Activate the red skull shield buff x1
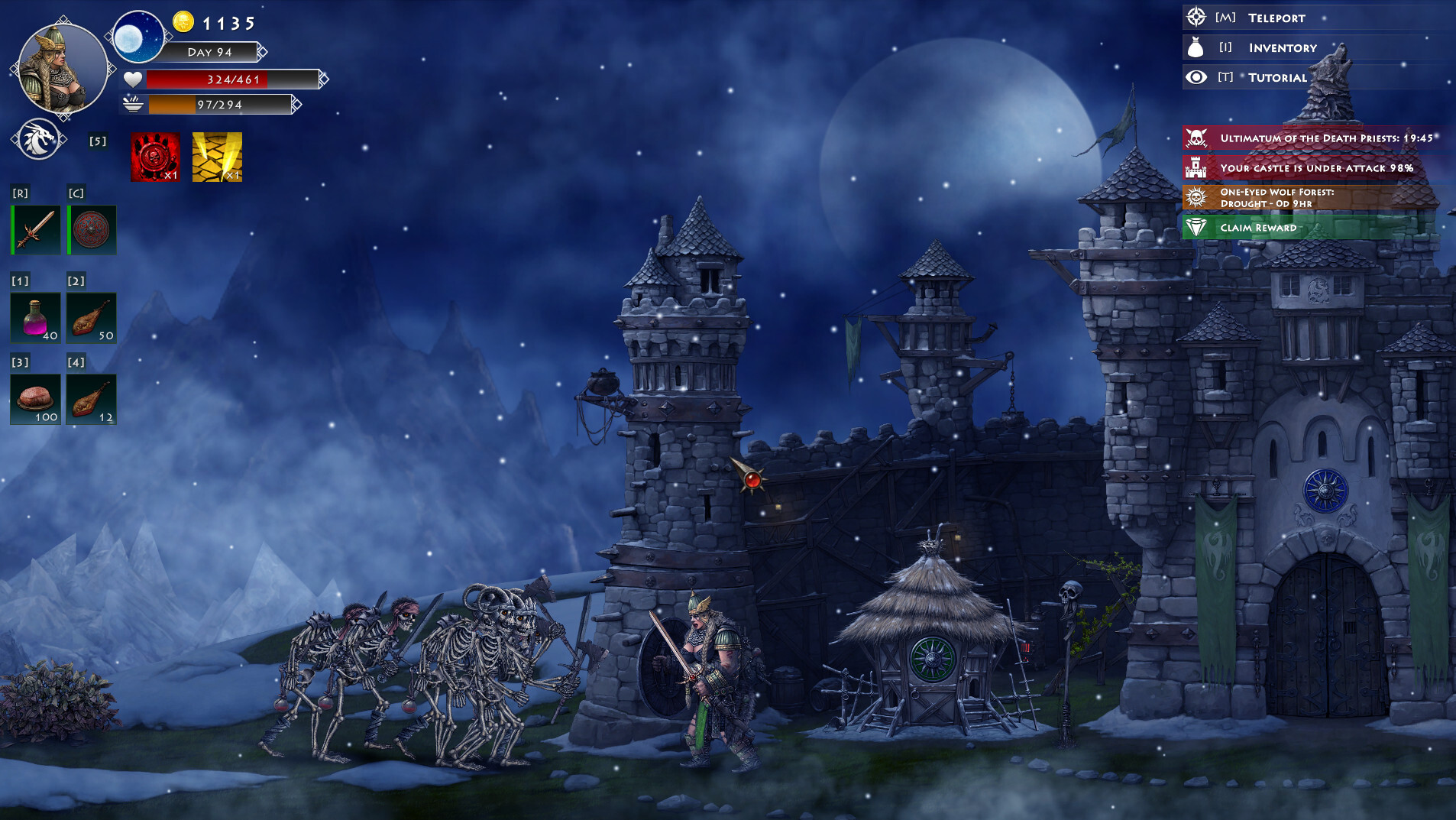 point(155,157)
